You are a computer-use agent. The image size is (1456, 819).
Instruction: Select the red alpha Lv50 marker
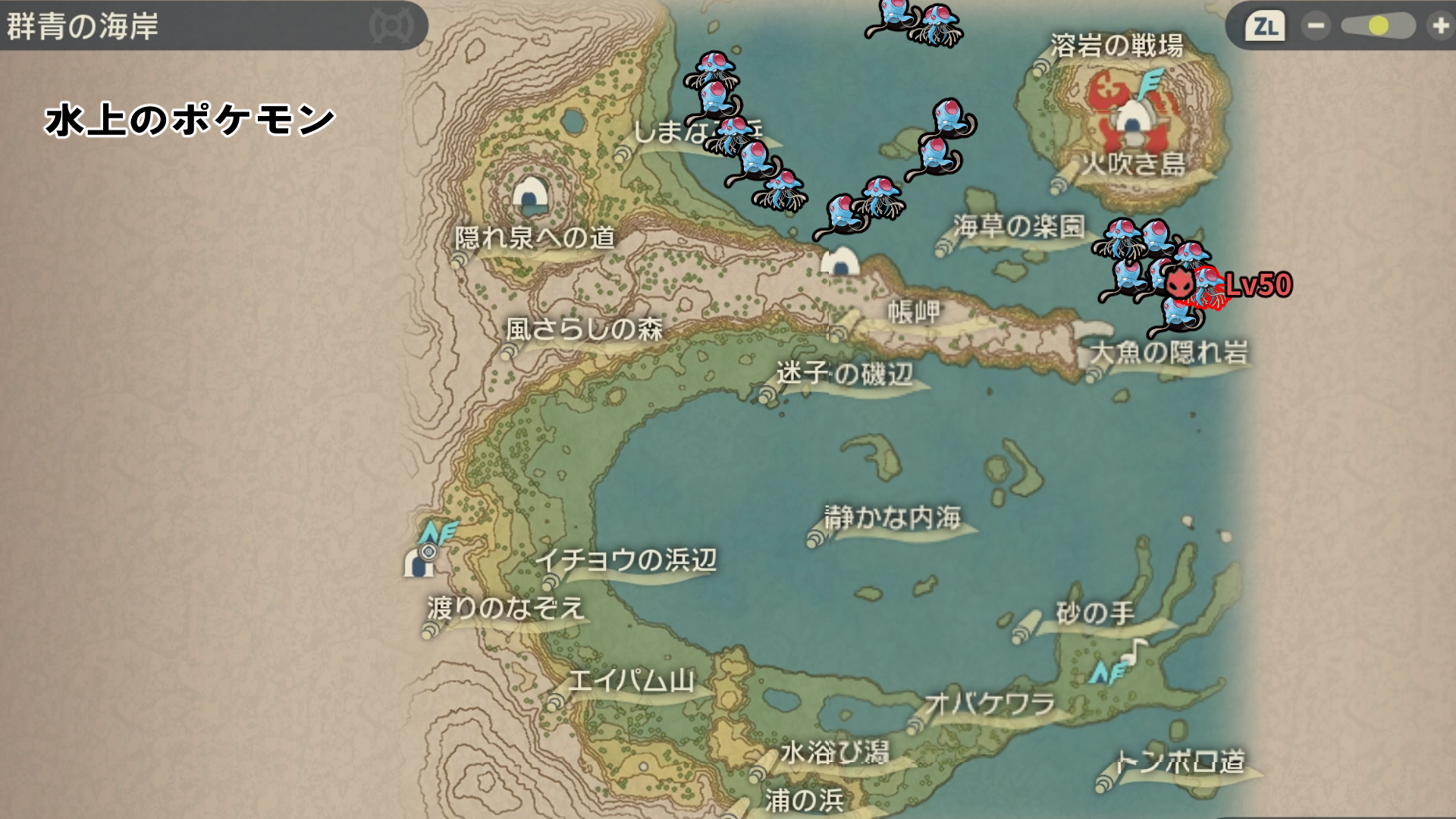point(1178,284)
